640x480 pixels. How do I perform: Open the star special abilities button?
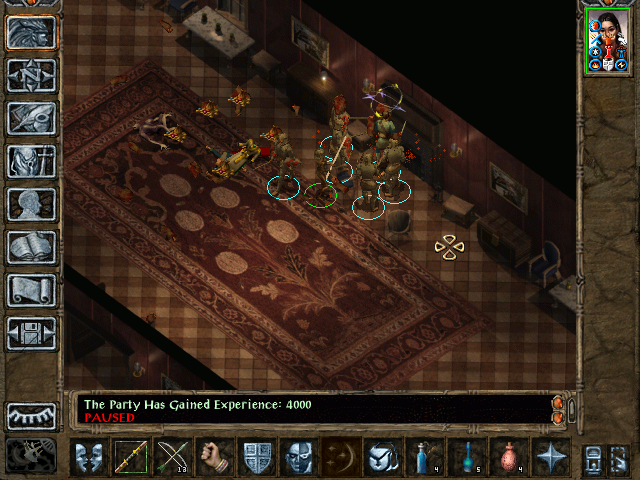point(550,457)
